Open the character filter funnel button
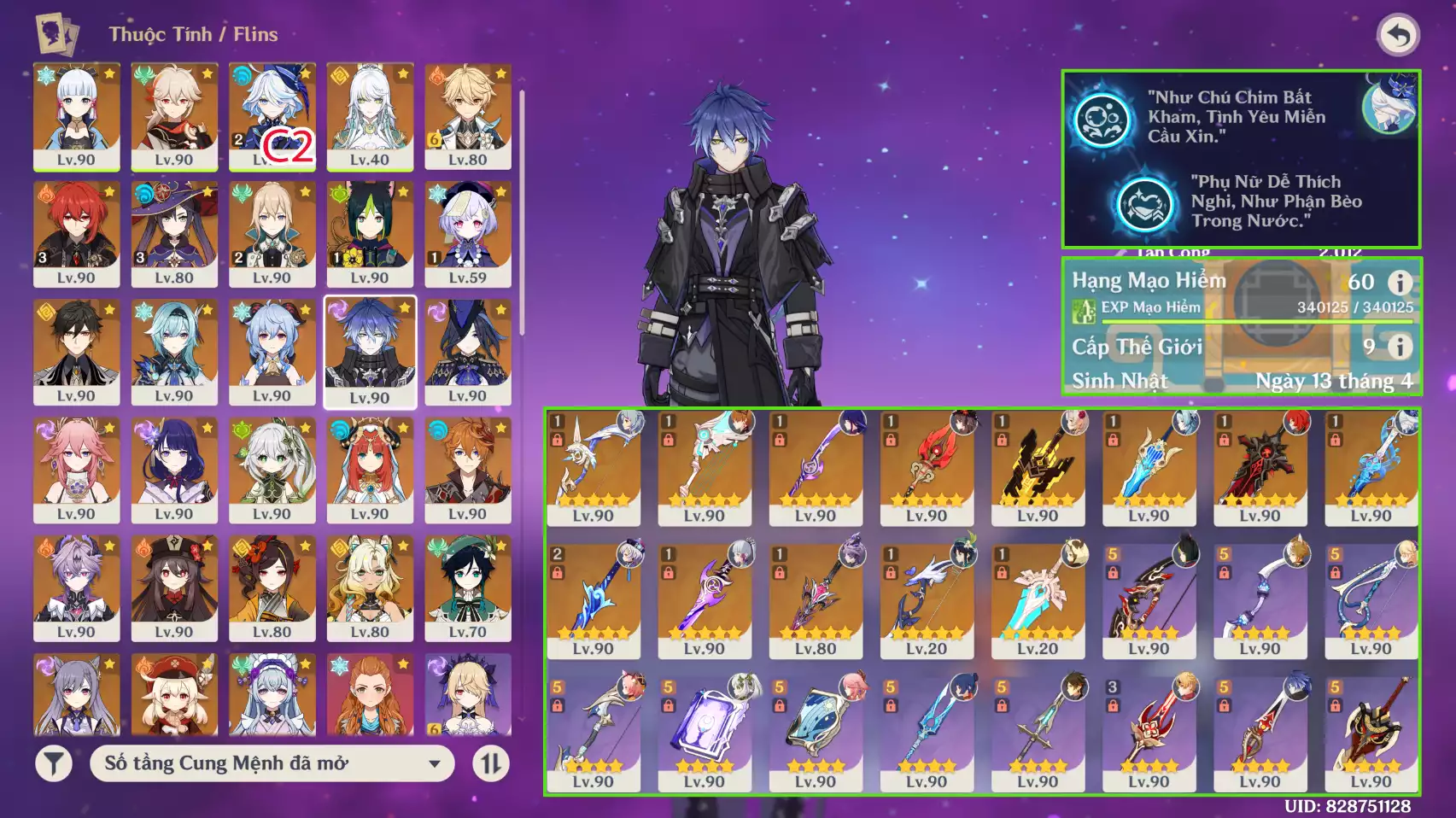Image resolution: width=1456 pixels, height=818 pixels. coord(53,763)
